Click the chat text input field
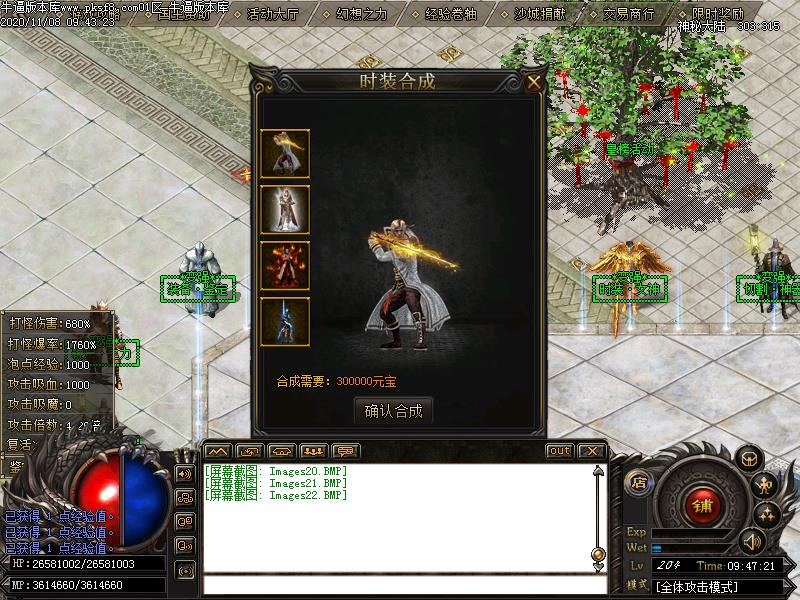 click(400, 584)
